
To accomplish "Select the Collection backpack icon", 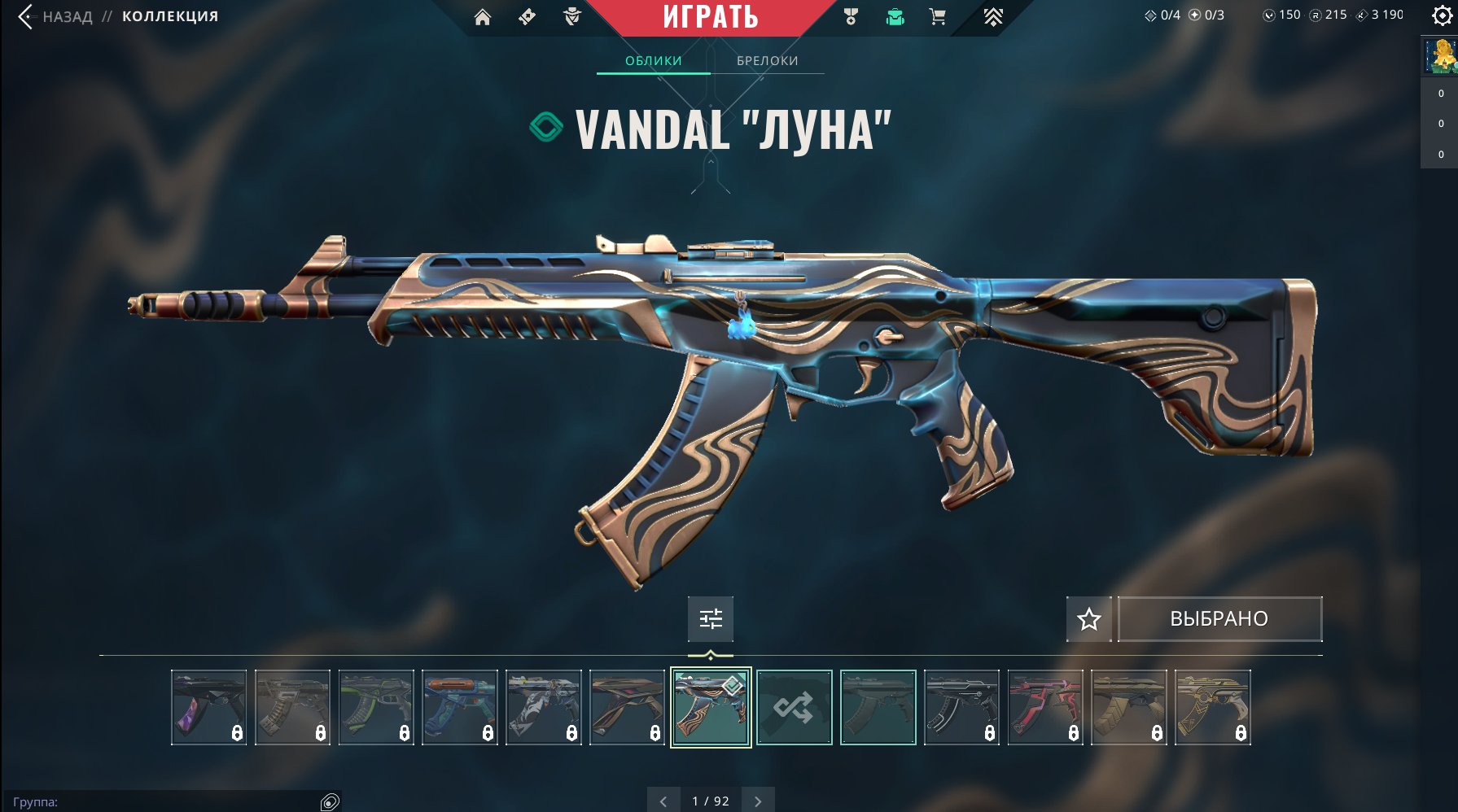I will tap(895, 17).
